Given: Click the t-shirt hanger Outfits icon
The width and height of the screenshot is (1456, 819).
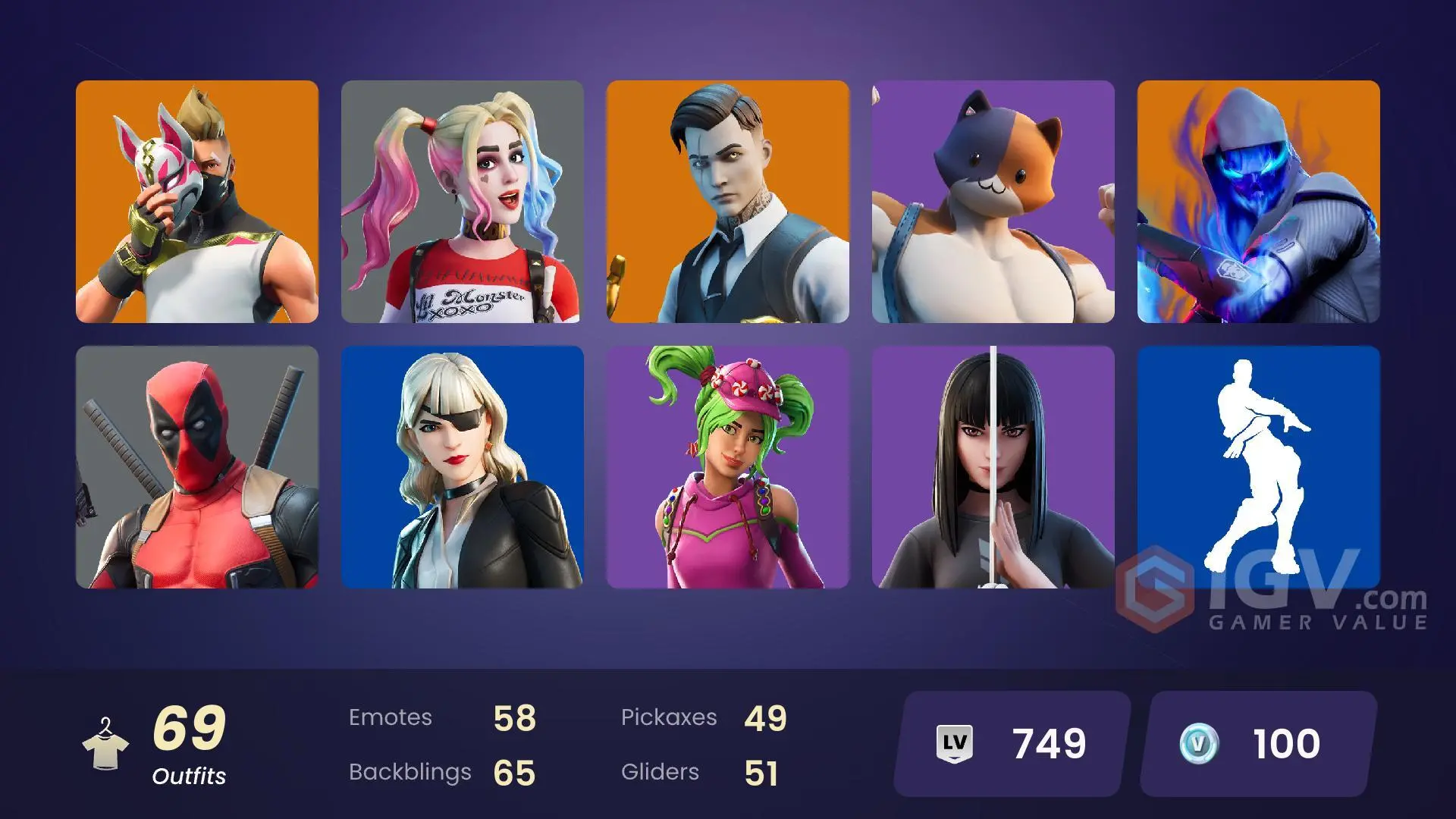Looking at the screenshot, I should [107, 743].
